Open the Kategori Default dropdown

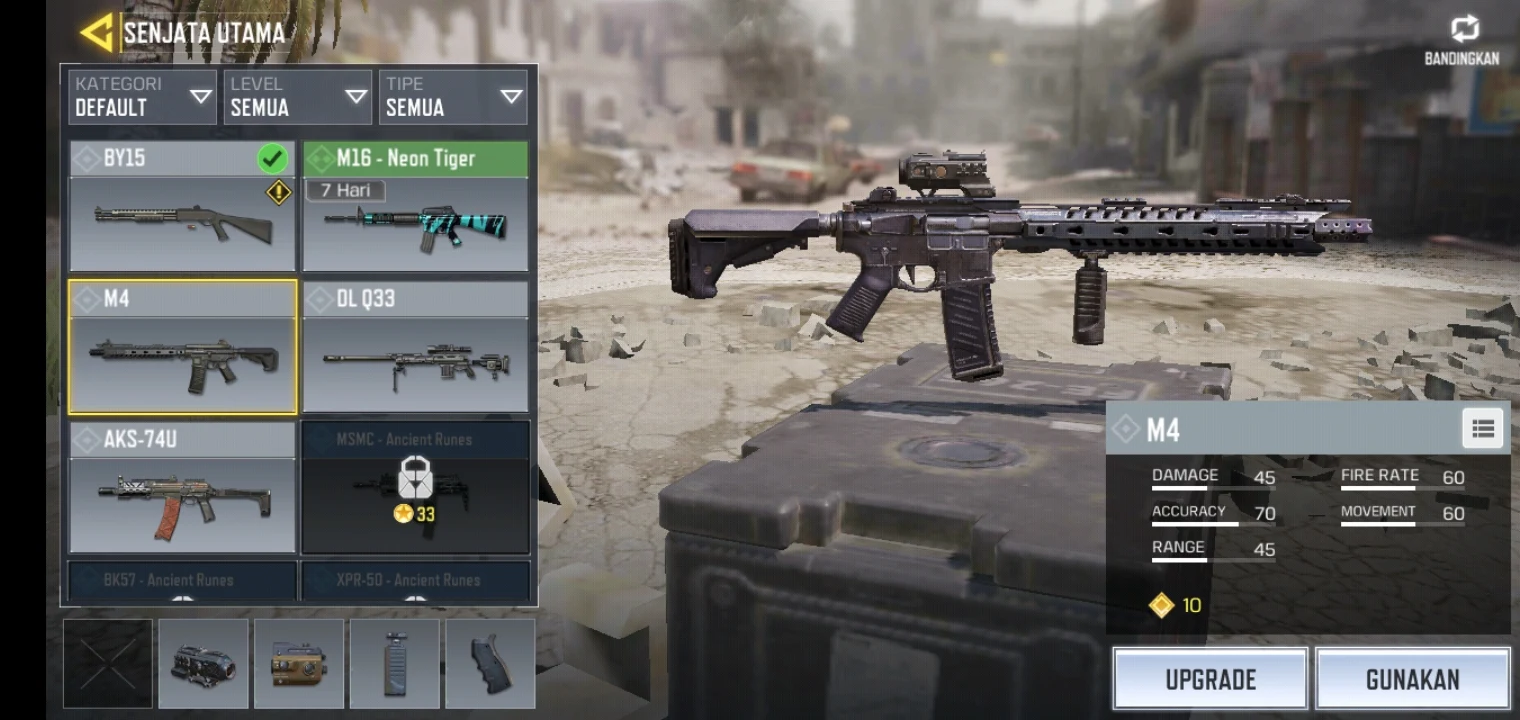pos(142,97)
